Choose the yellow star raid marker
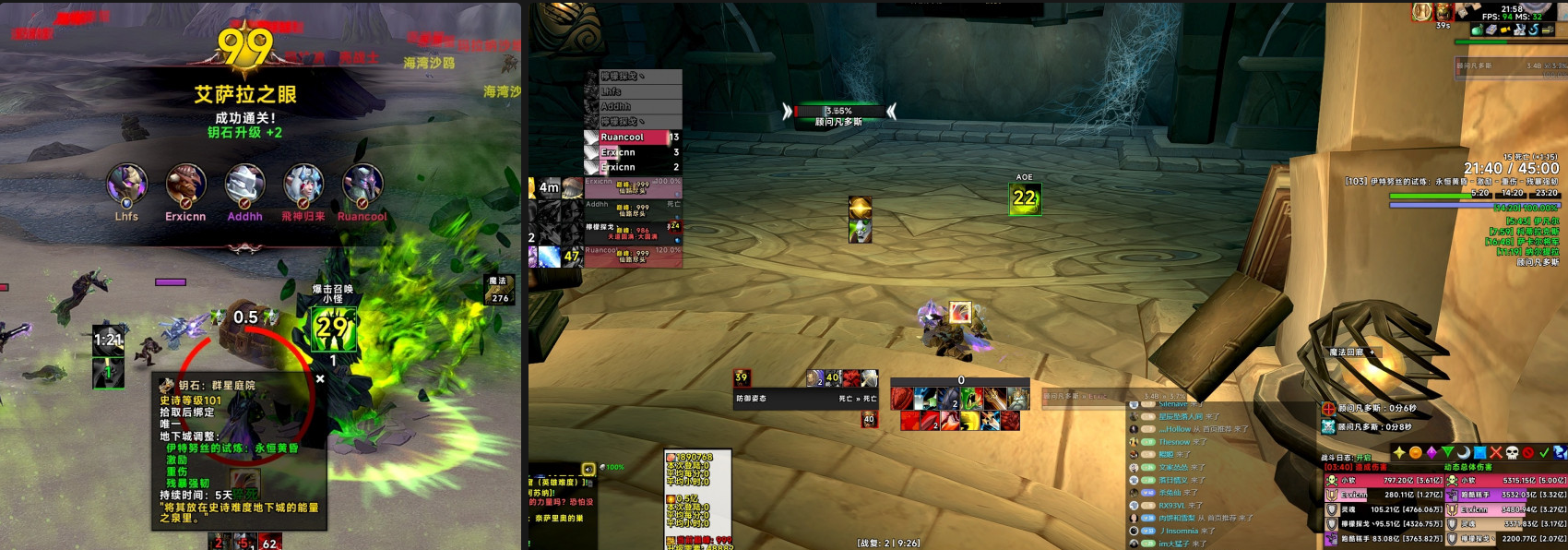This screenshot has width=1568, height=550. 1399,452
